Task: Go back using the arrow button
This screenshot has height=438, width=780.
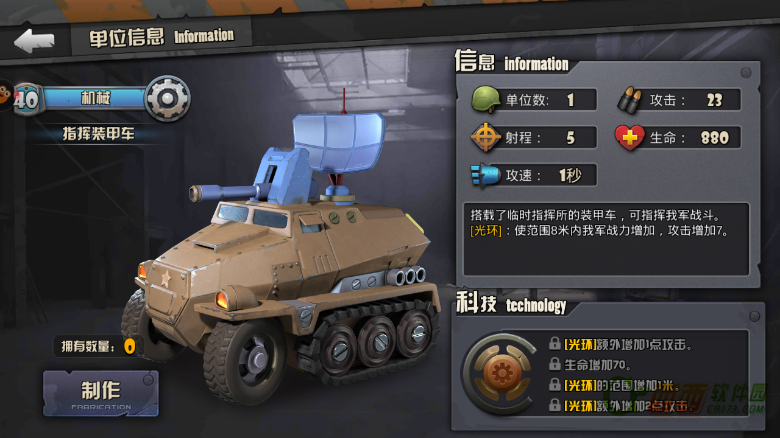Action: point(34,40)
